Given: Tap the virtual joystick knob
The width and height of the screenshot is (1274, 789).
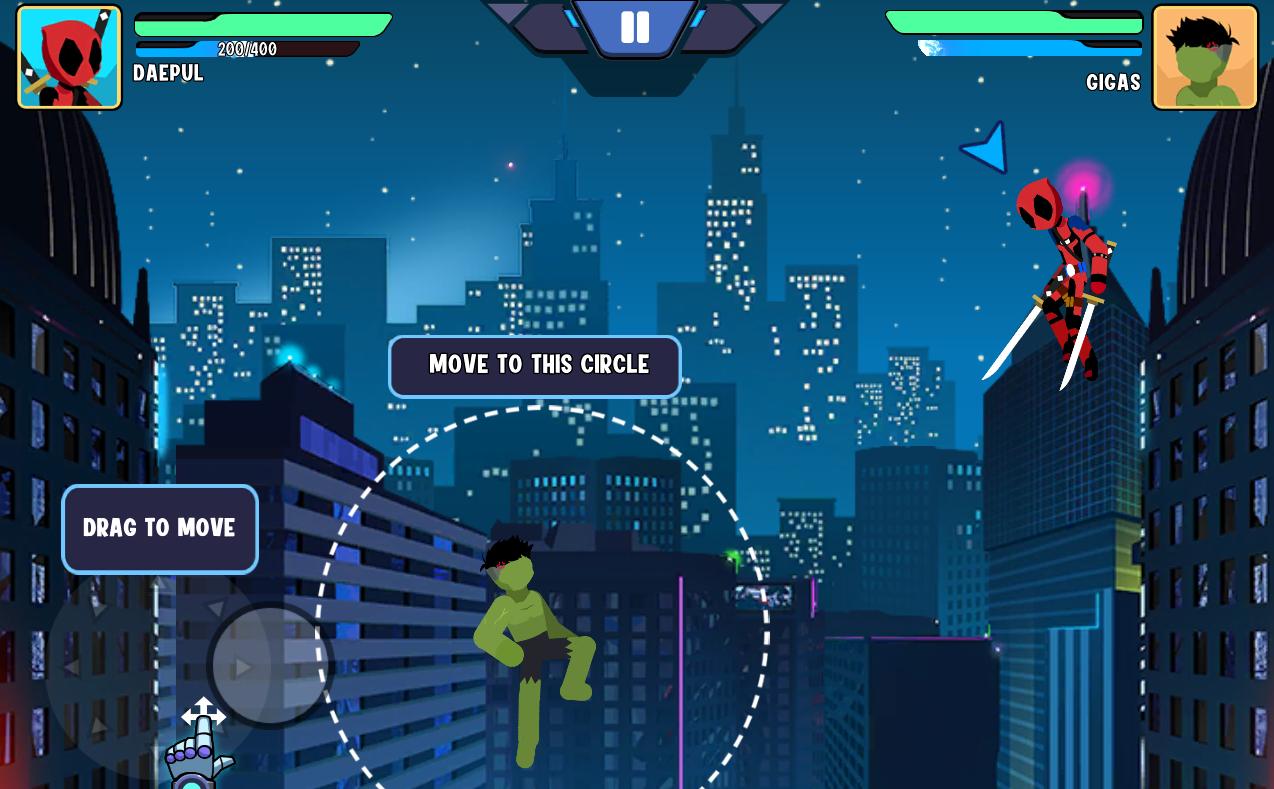Looking at the screenshot, I should [x=270, y=665].
